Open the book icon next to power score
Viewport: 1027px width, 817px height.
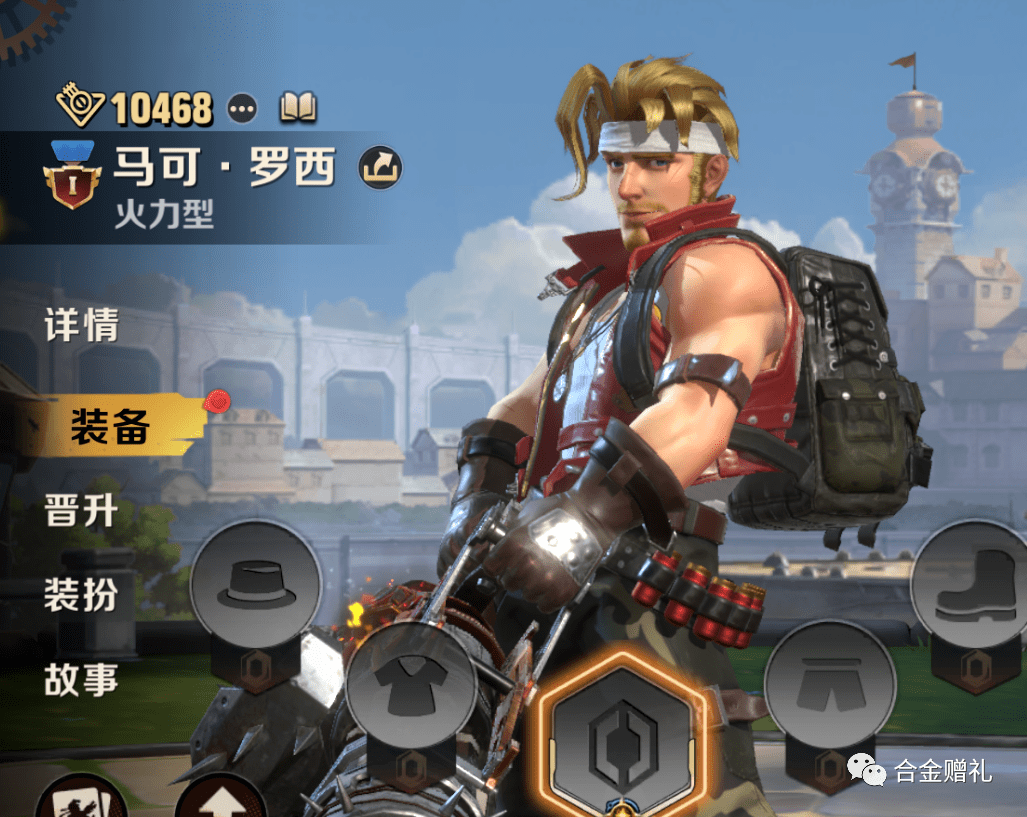pos(298,106)
